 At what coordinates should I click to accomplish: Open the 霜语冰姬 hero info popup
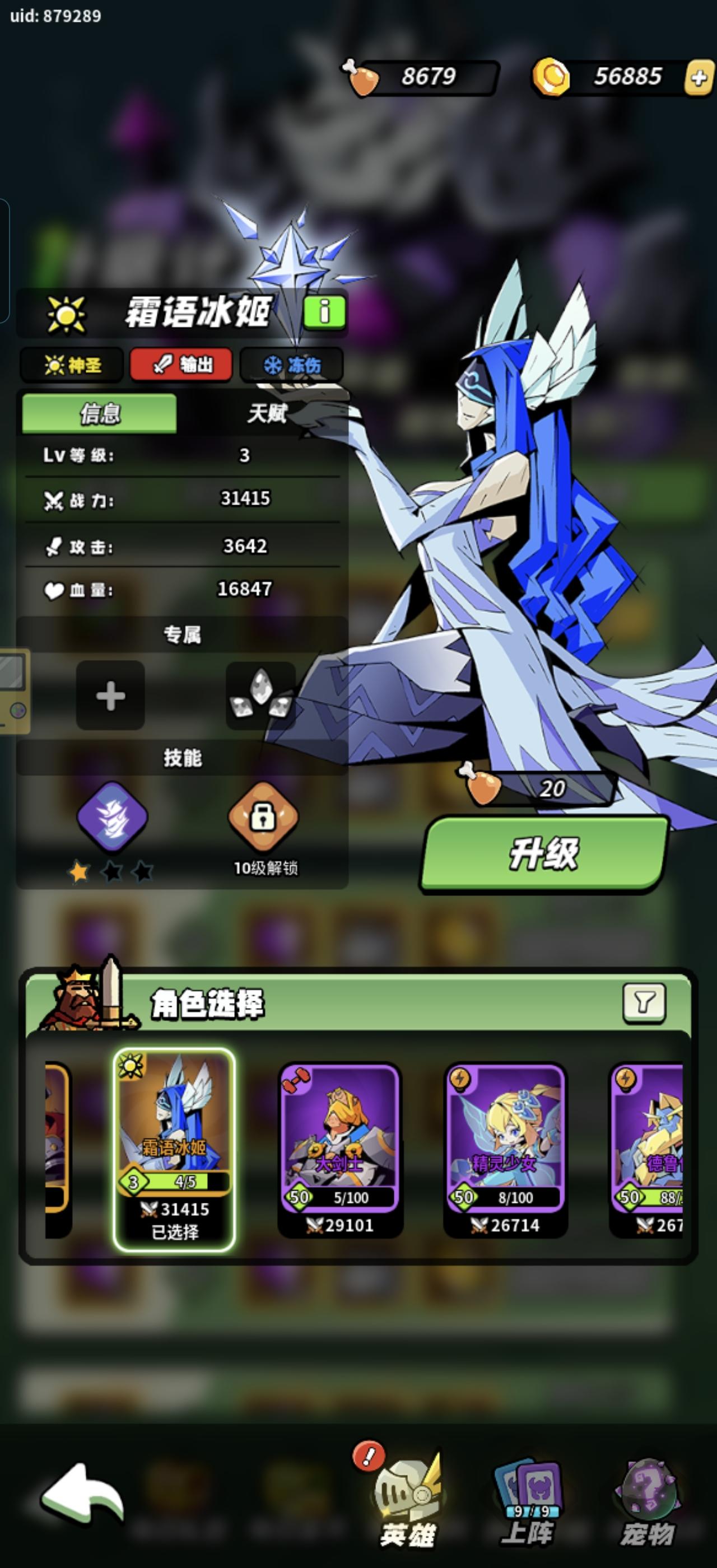tap(323, 312)
